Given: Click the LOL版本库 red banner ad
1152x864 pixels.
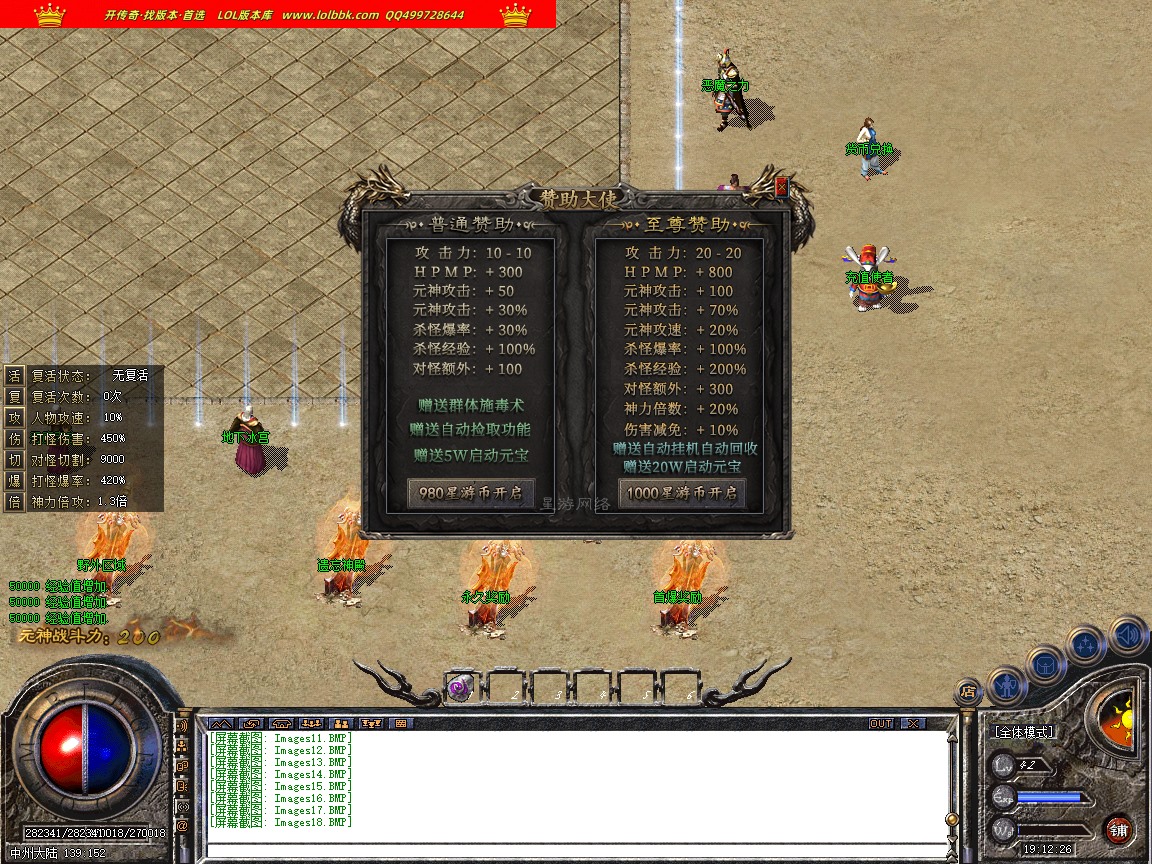Looking at the screenshot, I should pos(278,14).
